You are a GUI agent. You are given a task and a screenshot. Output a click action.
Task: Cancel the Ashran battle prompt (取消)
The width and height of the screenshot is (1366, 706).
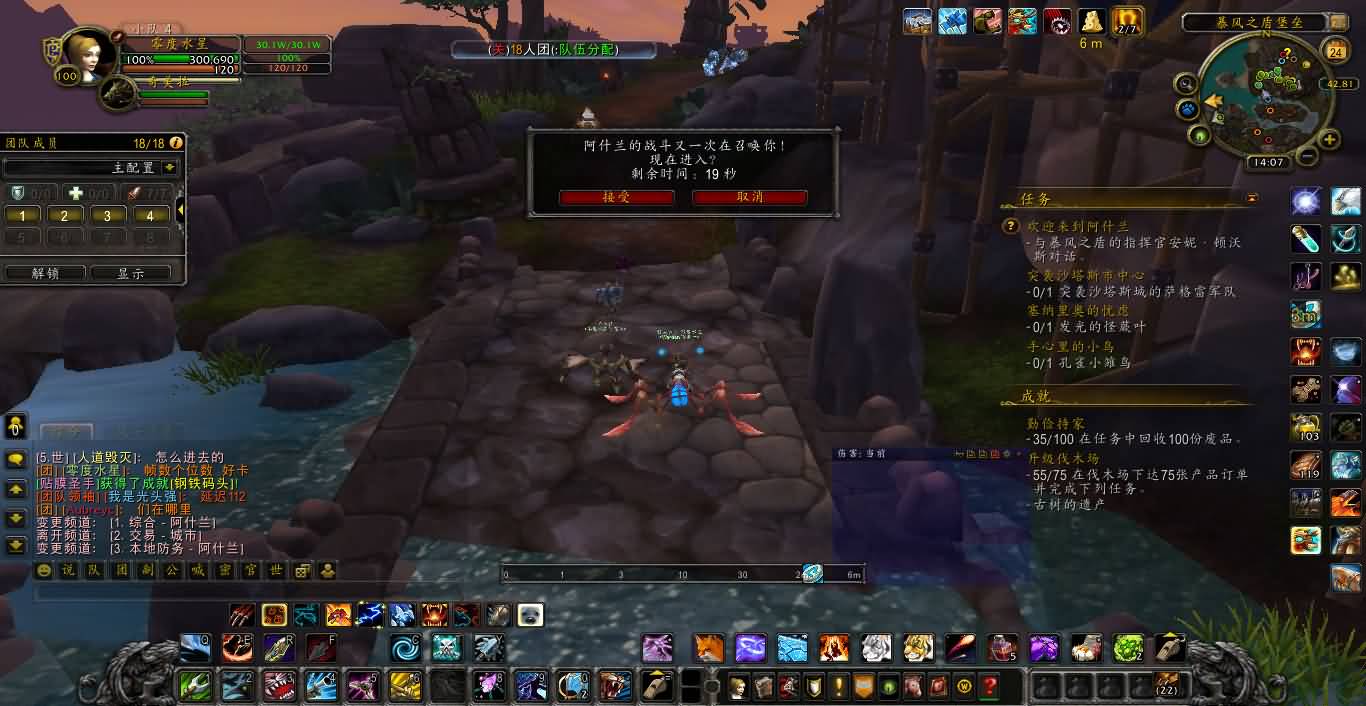tap(749, 197)
